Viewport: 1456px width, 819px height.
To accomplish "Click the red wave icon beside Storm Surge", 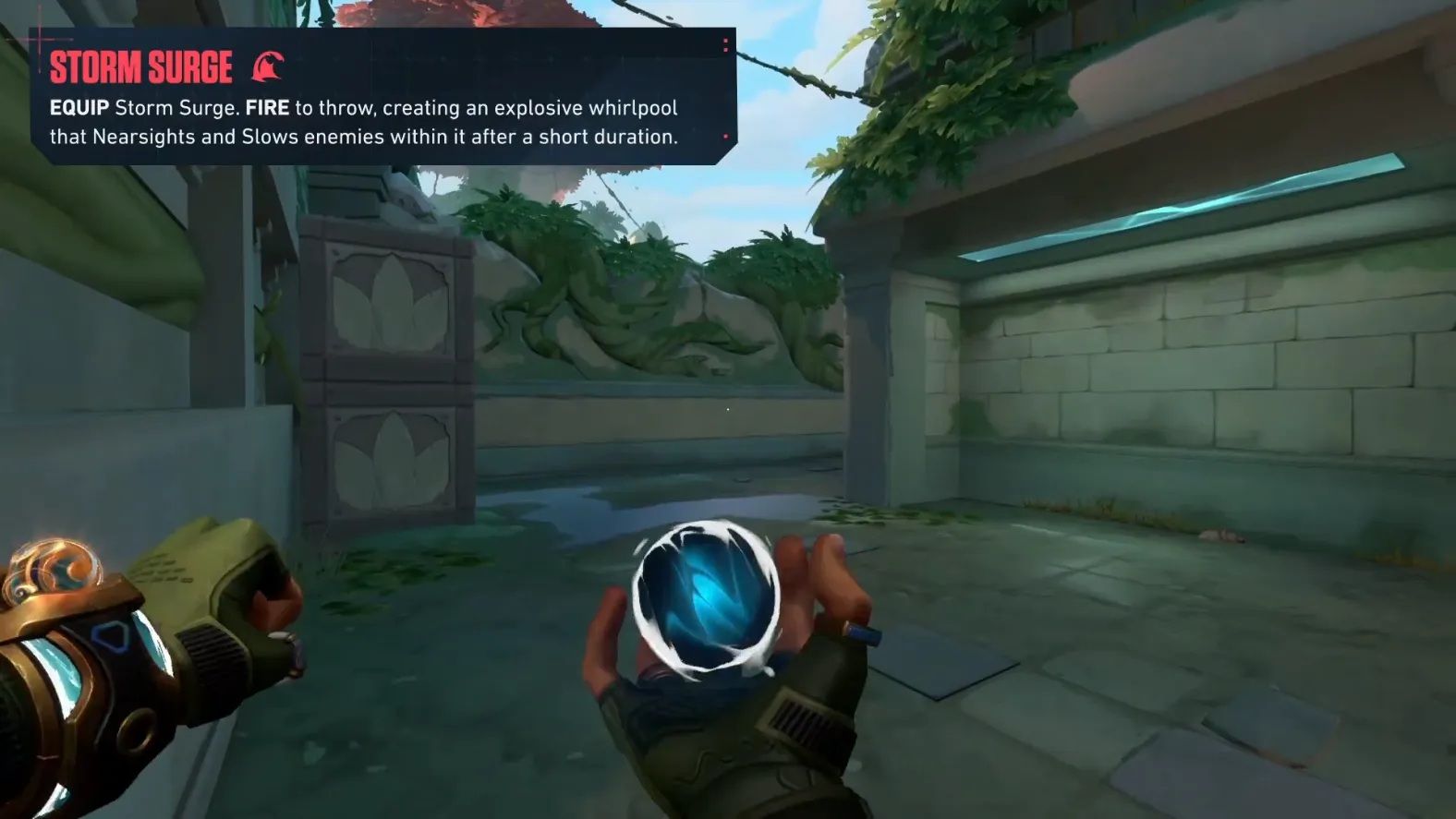I will (x=268, y=66).
